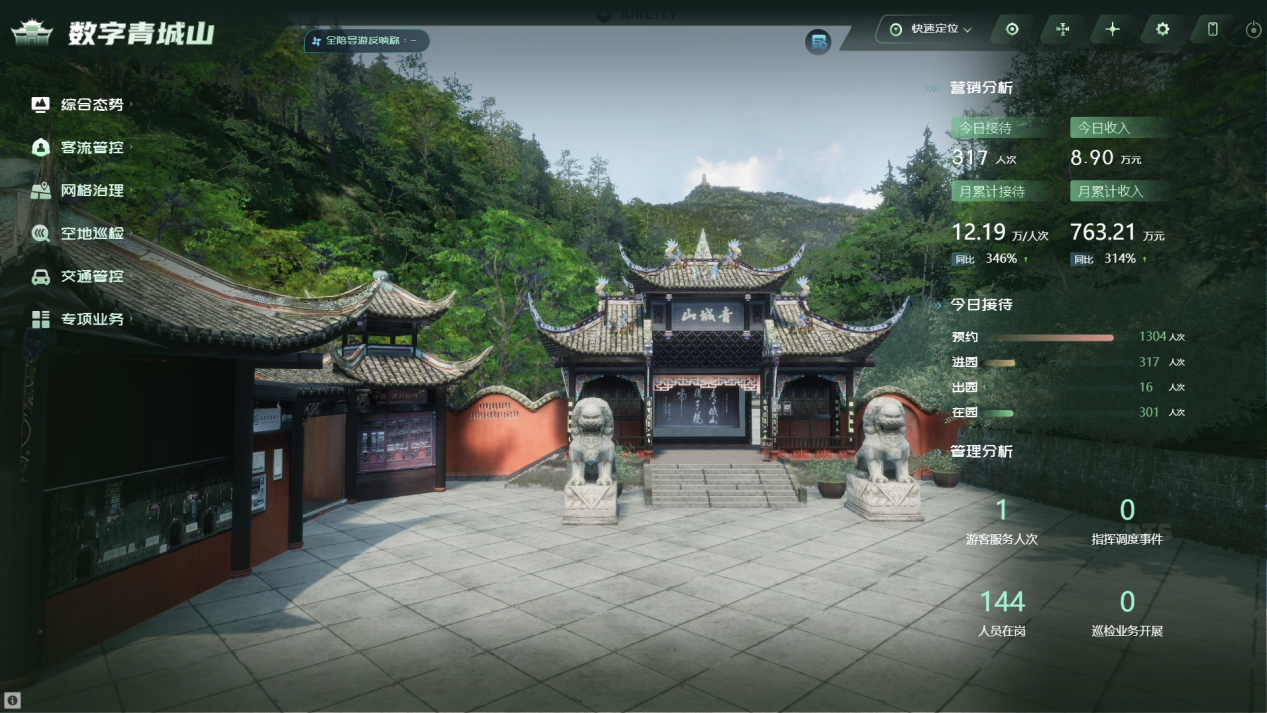Click the small info icon in bottom corner

[11, 700]
